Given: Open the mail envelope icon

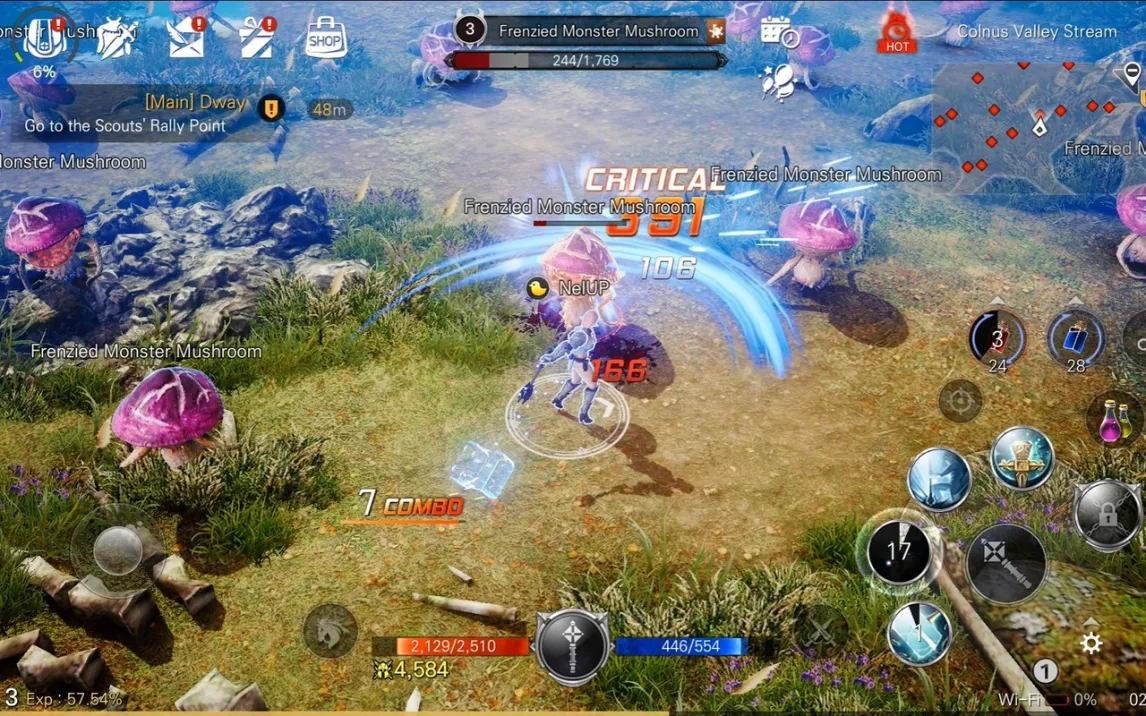Looking at the screenshot, I should [x=186, y=39].
